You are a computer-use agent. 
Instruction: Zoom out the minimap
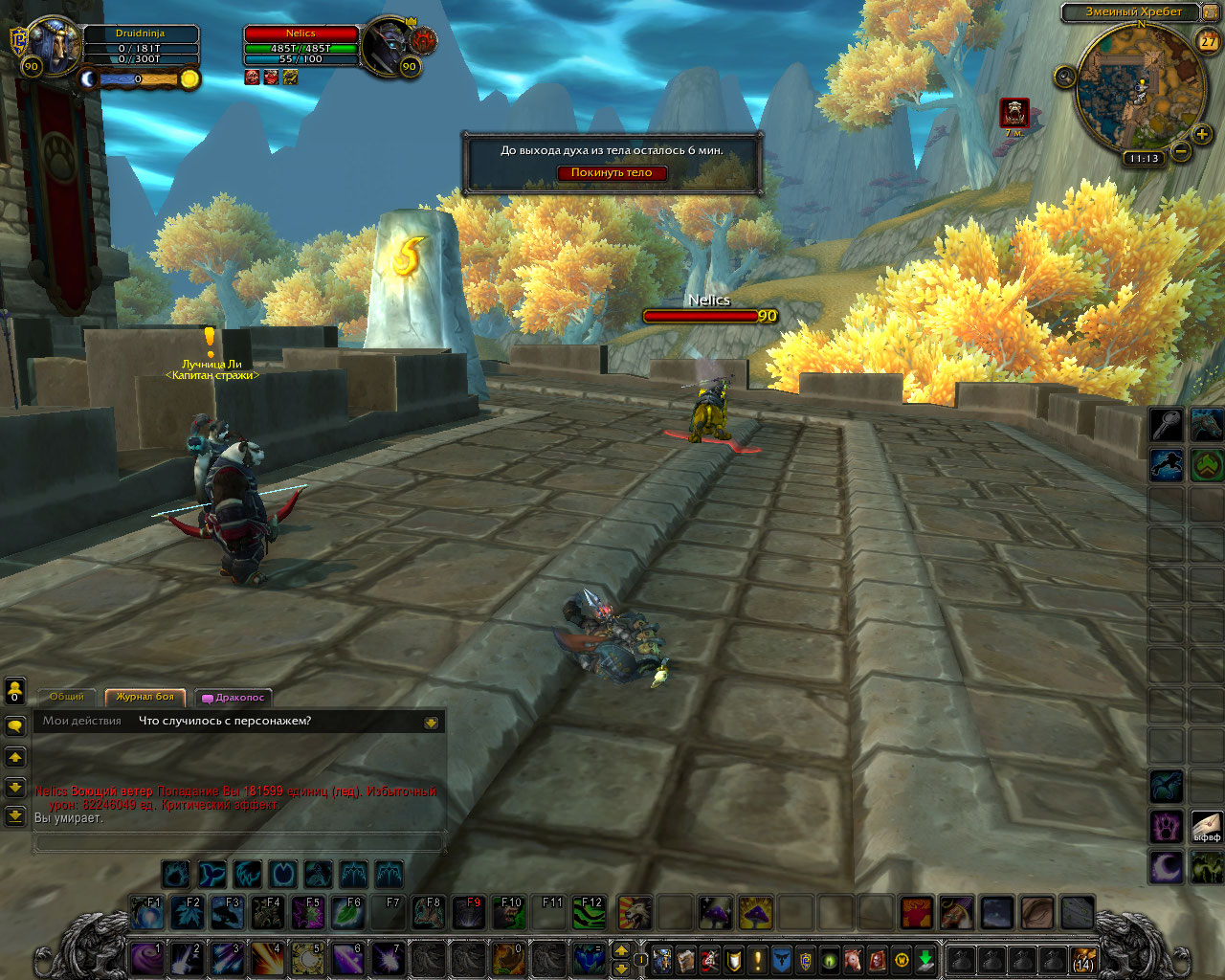click(1181, 151)
